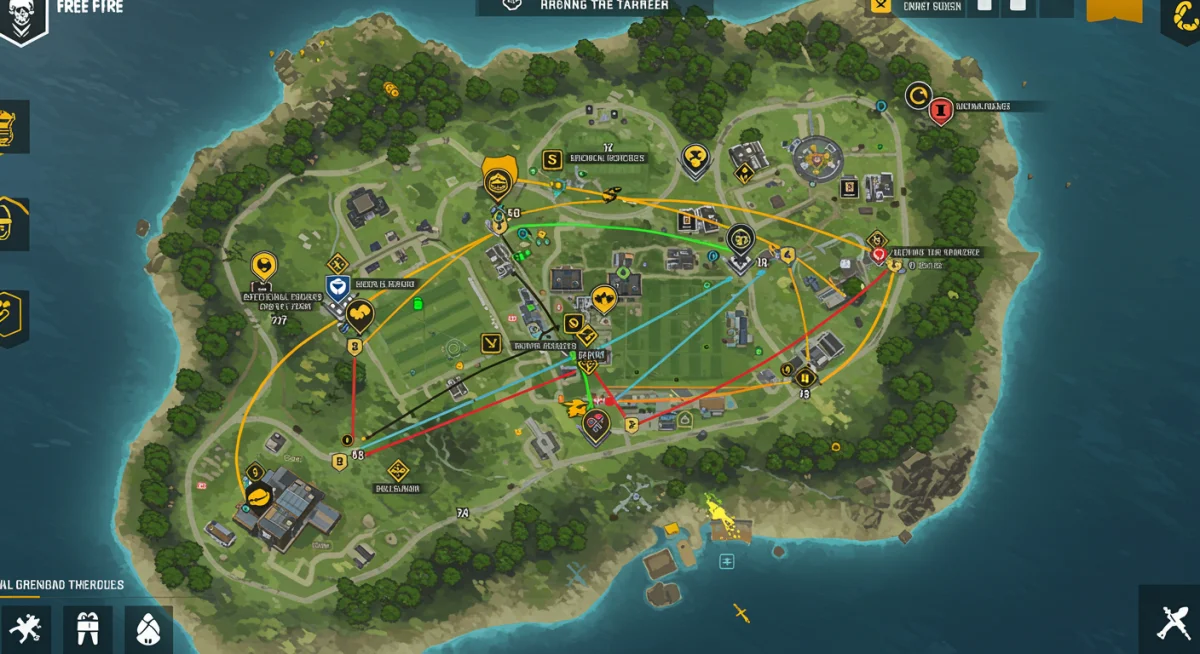Click the yellow bookmark tab at top right
Viewport: 1200px width, 654px height.
(x=1113, y=10)
